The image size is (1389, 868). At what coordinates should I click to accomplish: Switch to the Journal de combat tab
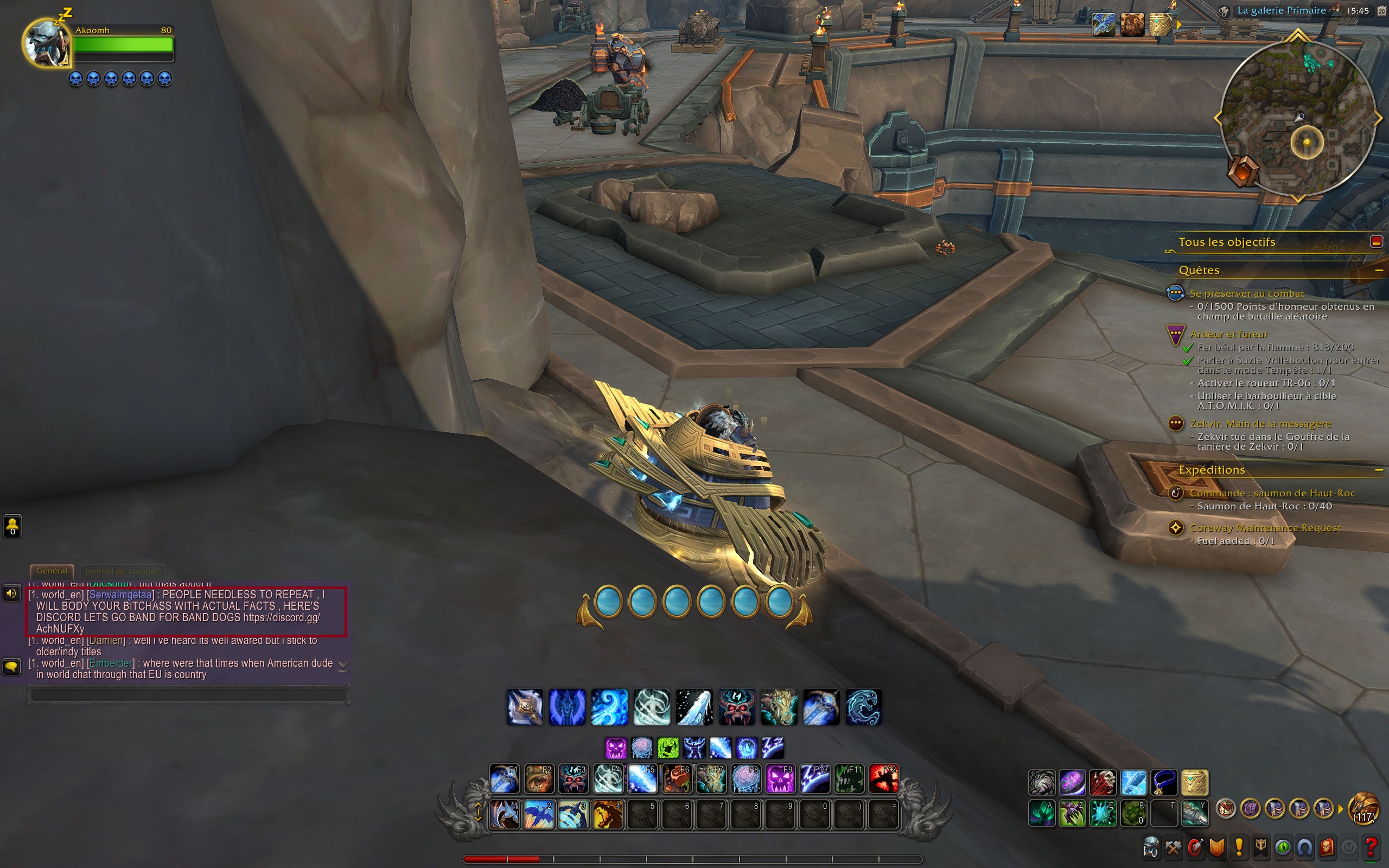point(122,571)
